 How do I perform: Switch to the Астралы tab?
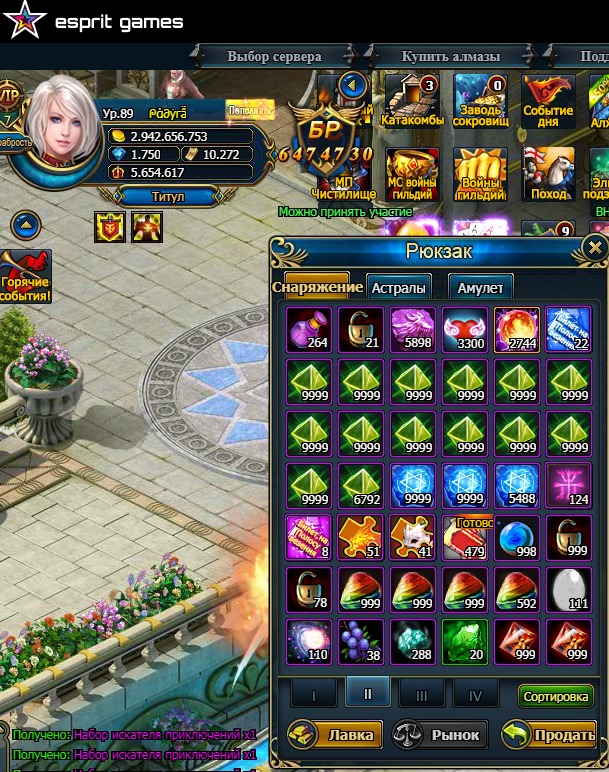pyautogui.click(x=399, y=288)
